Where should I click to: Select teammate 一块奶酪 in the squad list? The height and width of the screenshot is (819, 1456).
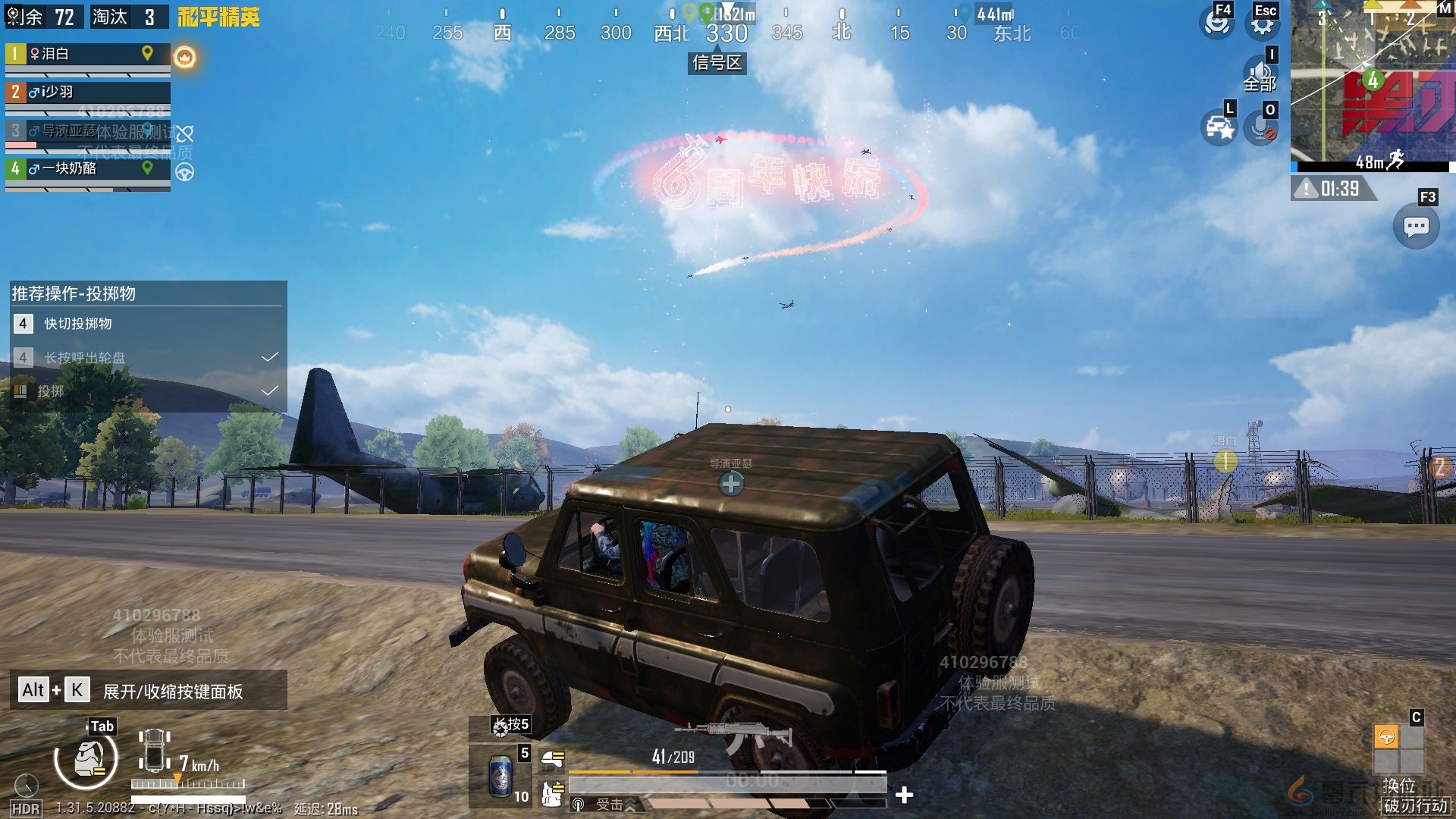pyautogui.click(x=87, y=168)
